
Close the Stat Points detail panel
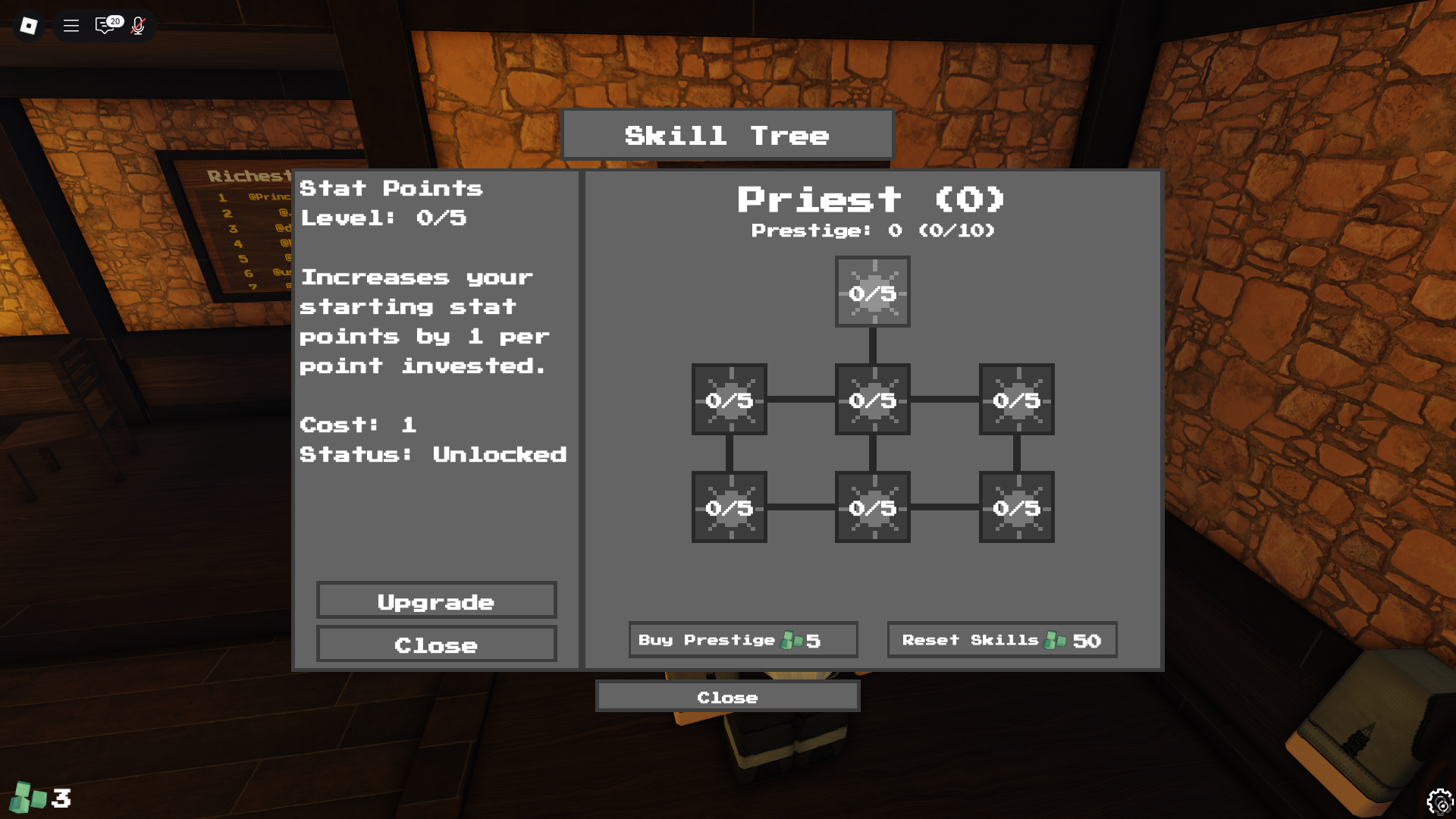436,645
